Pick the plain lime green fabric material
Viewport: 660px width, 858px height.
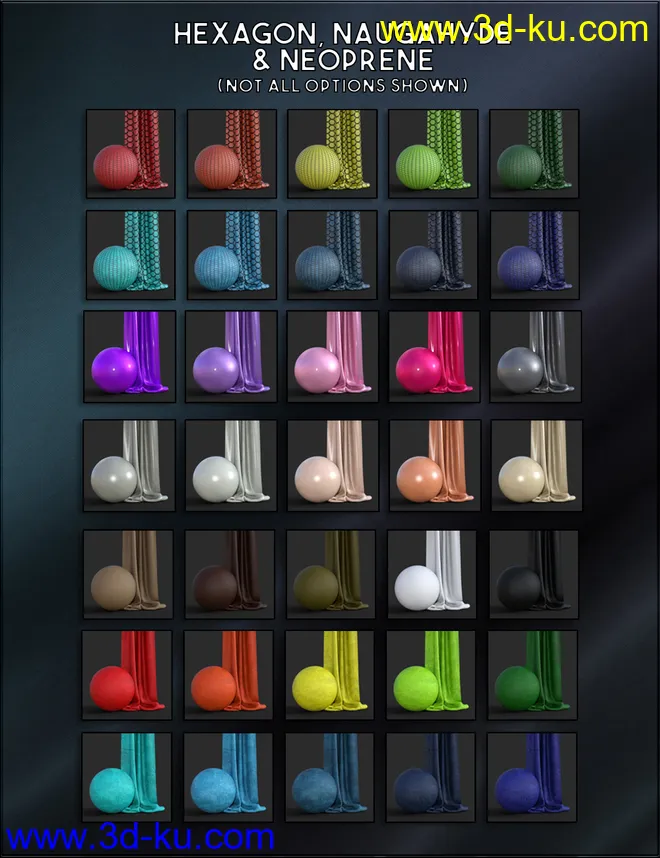point(432,675)
